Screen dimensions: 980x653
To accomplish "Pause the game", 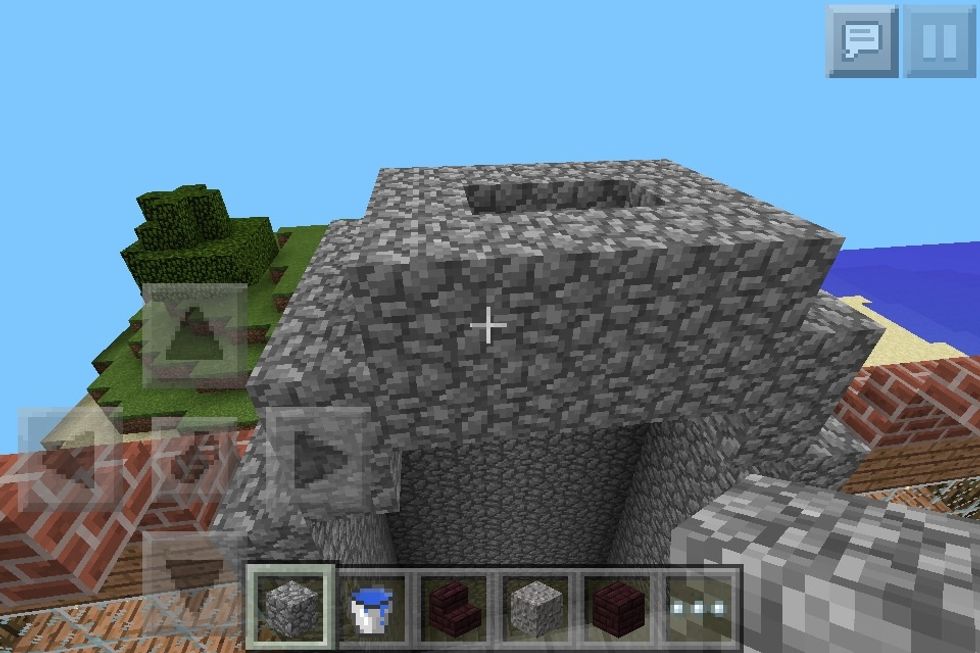I will pos(939,41).
